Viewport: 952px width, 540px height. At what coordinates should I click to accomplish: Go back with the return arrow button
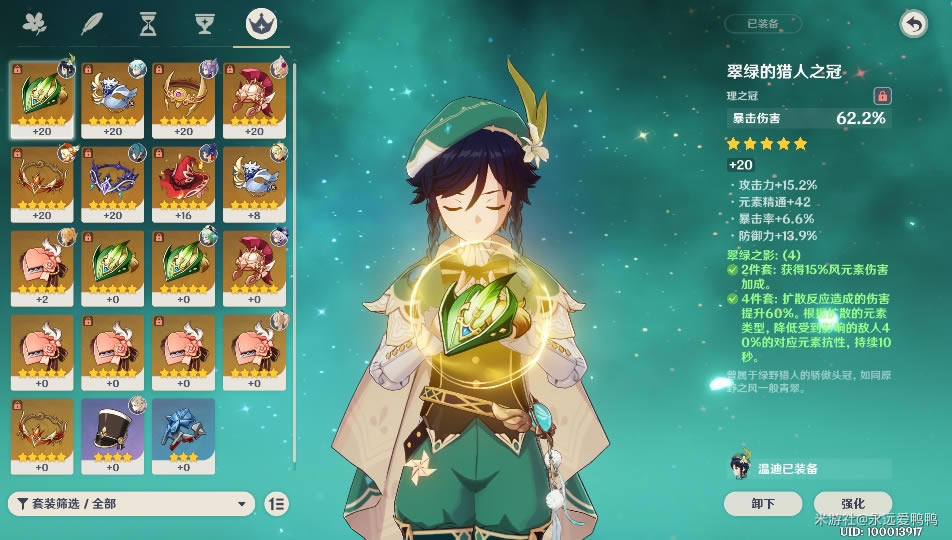point(913,24)
